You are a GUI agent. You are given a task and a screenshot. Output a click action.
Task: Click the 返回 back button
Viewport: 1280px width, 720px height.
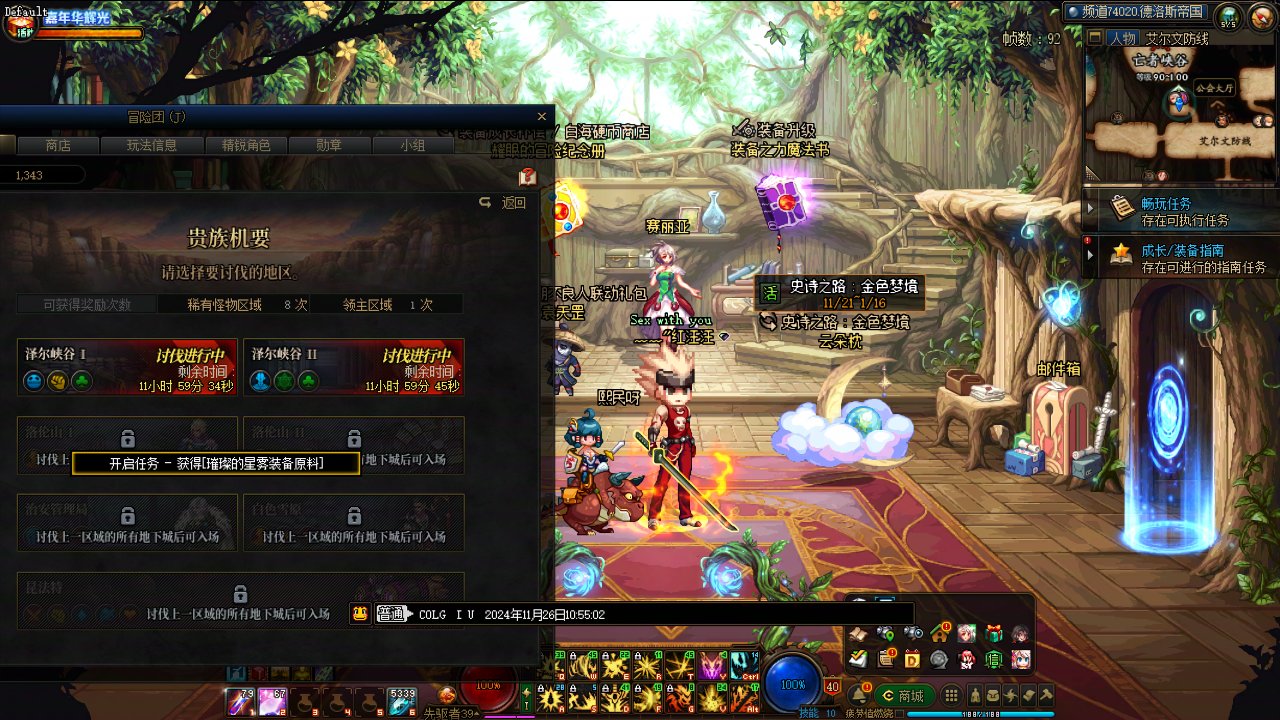[504, 203]
